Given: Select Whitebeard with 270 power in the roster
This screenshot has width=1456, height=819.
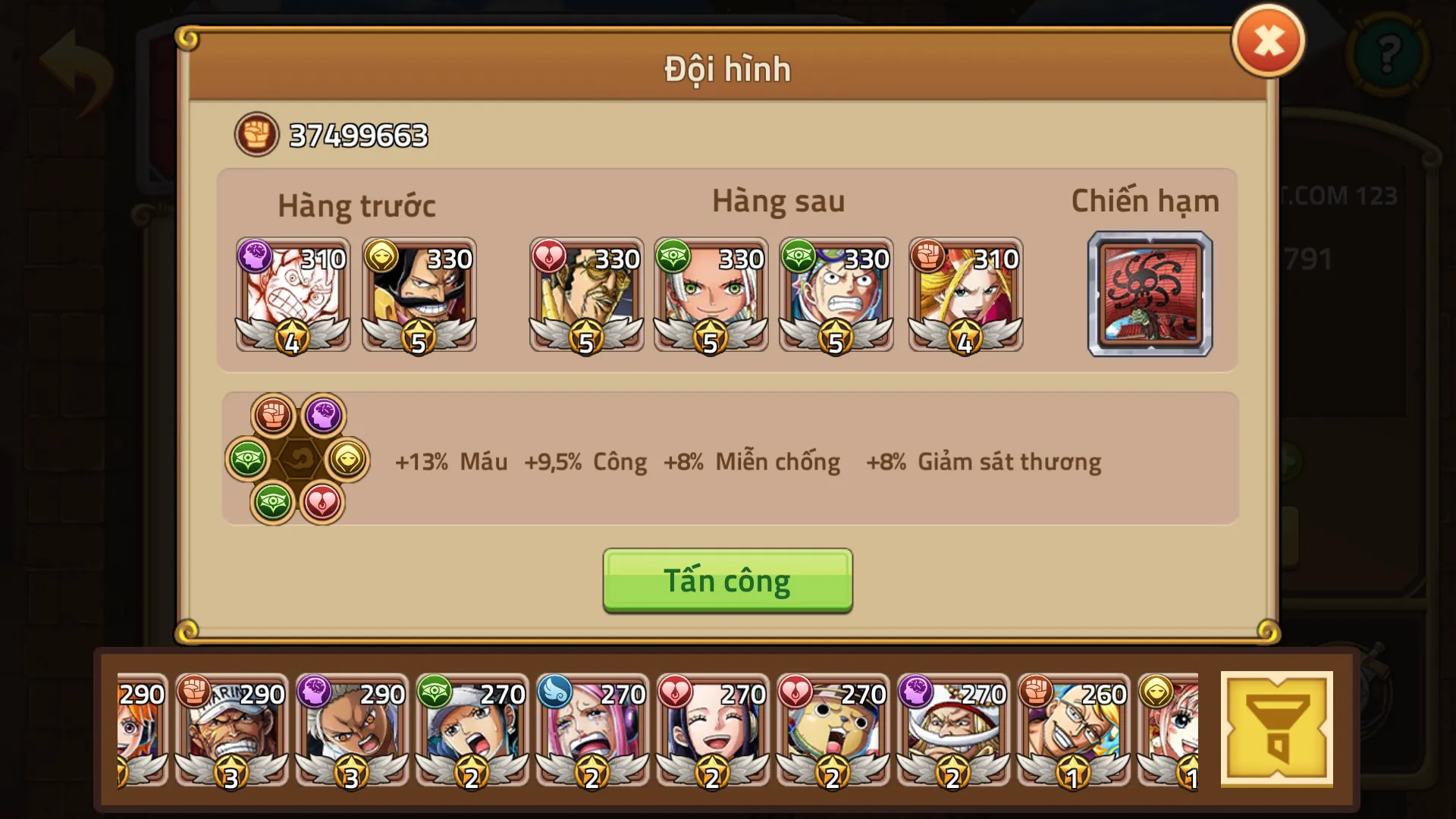Looking at the screenshot, I should (x=954, y=732).
